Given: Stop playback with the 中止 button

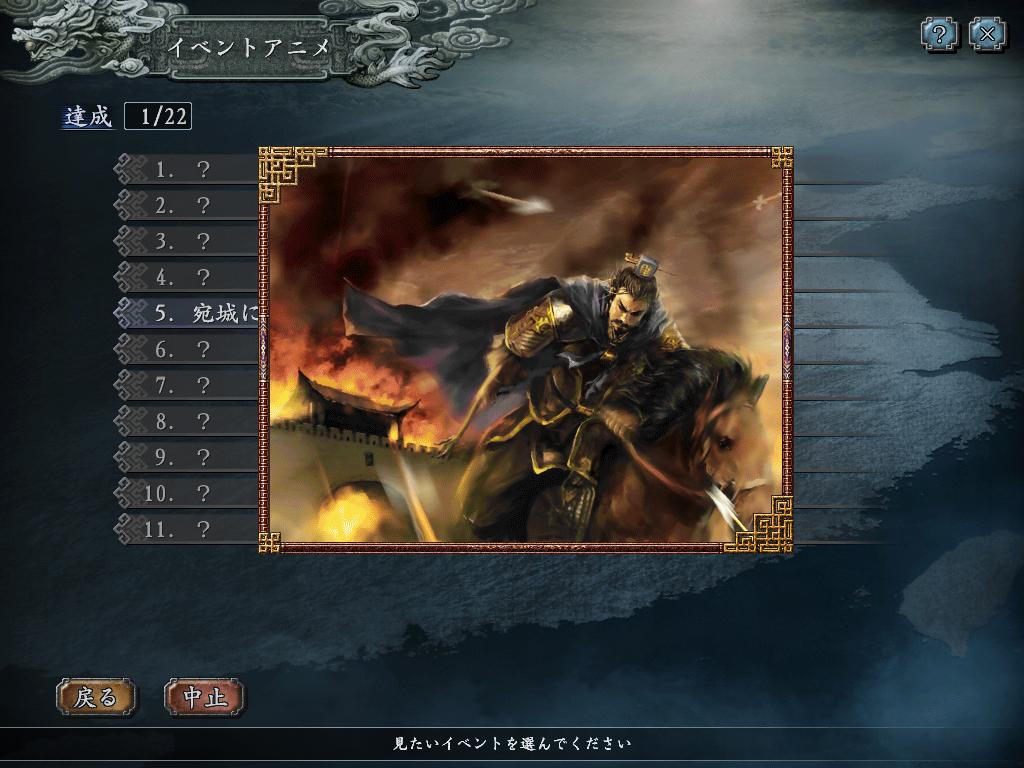Looking at the screenshot, I should 204,697.
